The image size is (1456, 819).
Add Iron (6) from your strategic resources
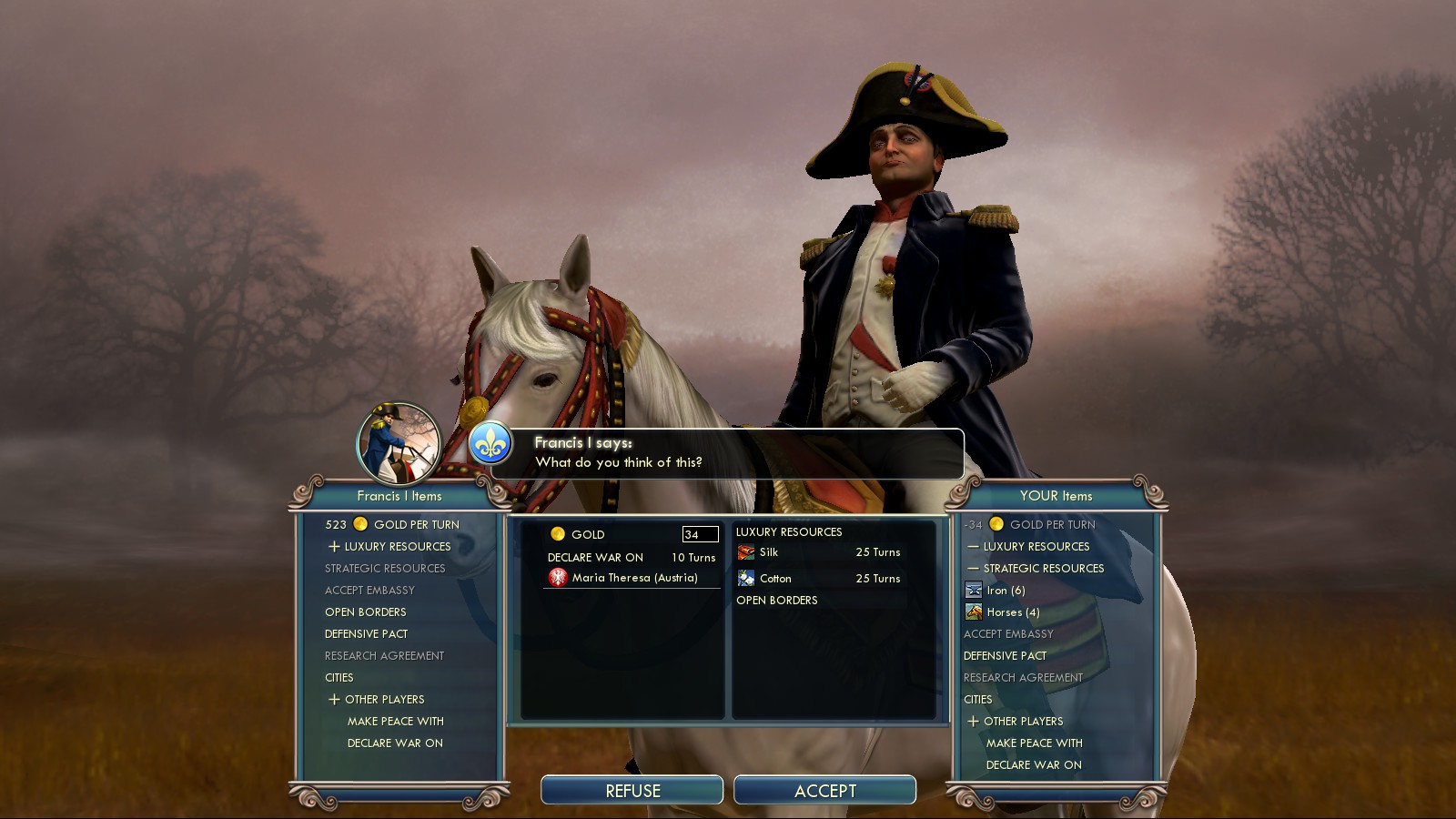[1006, 591]
